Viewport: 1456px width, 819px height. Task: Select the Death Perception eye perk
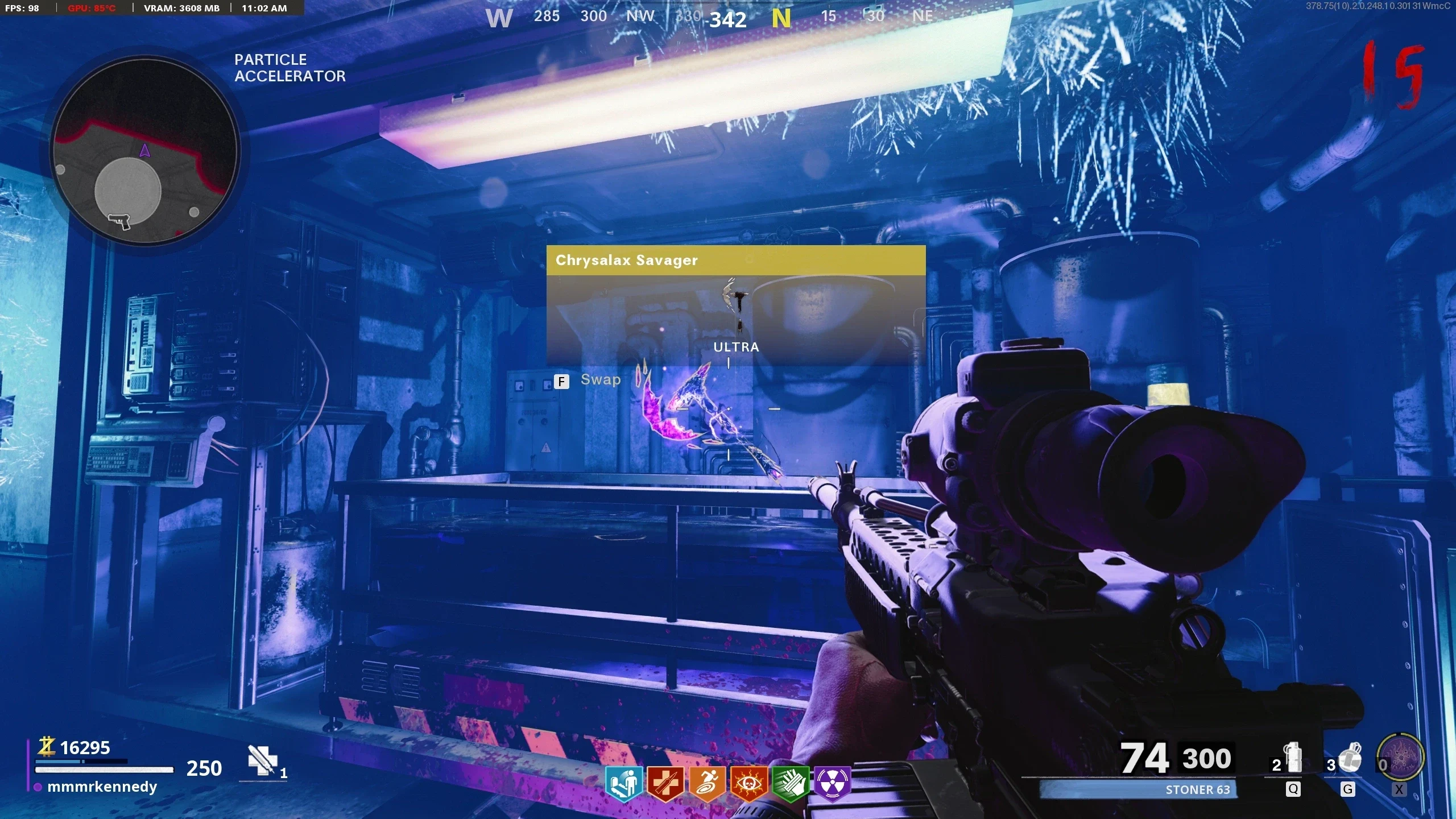point(748,784)
